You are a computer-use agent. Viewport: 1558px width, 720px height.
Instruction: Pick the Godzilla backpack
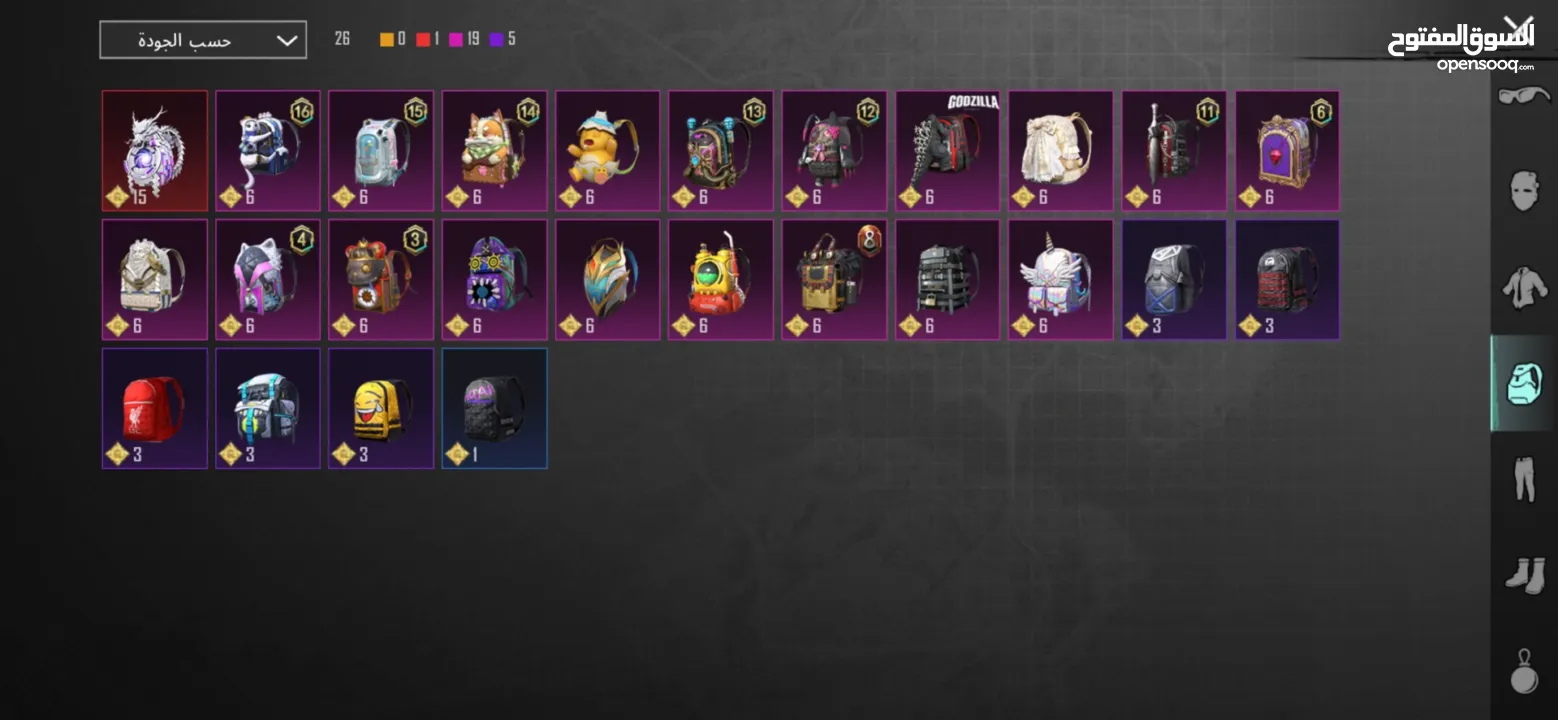(948, 151)
